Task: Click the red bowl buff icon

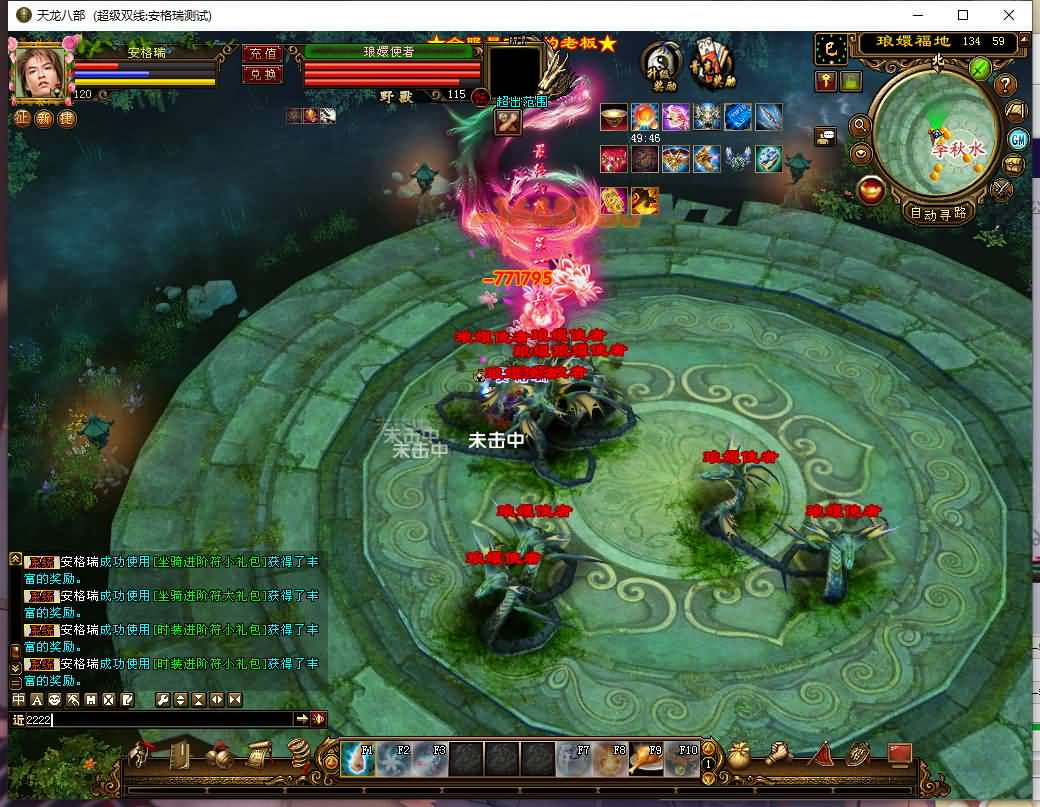Action: (x=614, y=117)
